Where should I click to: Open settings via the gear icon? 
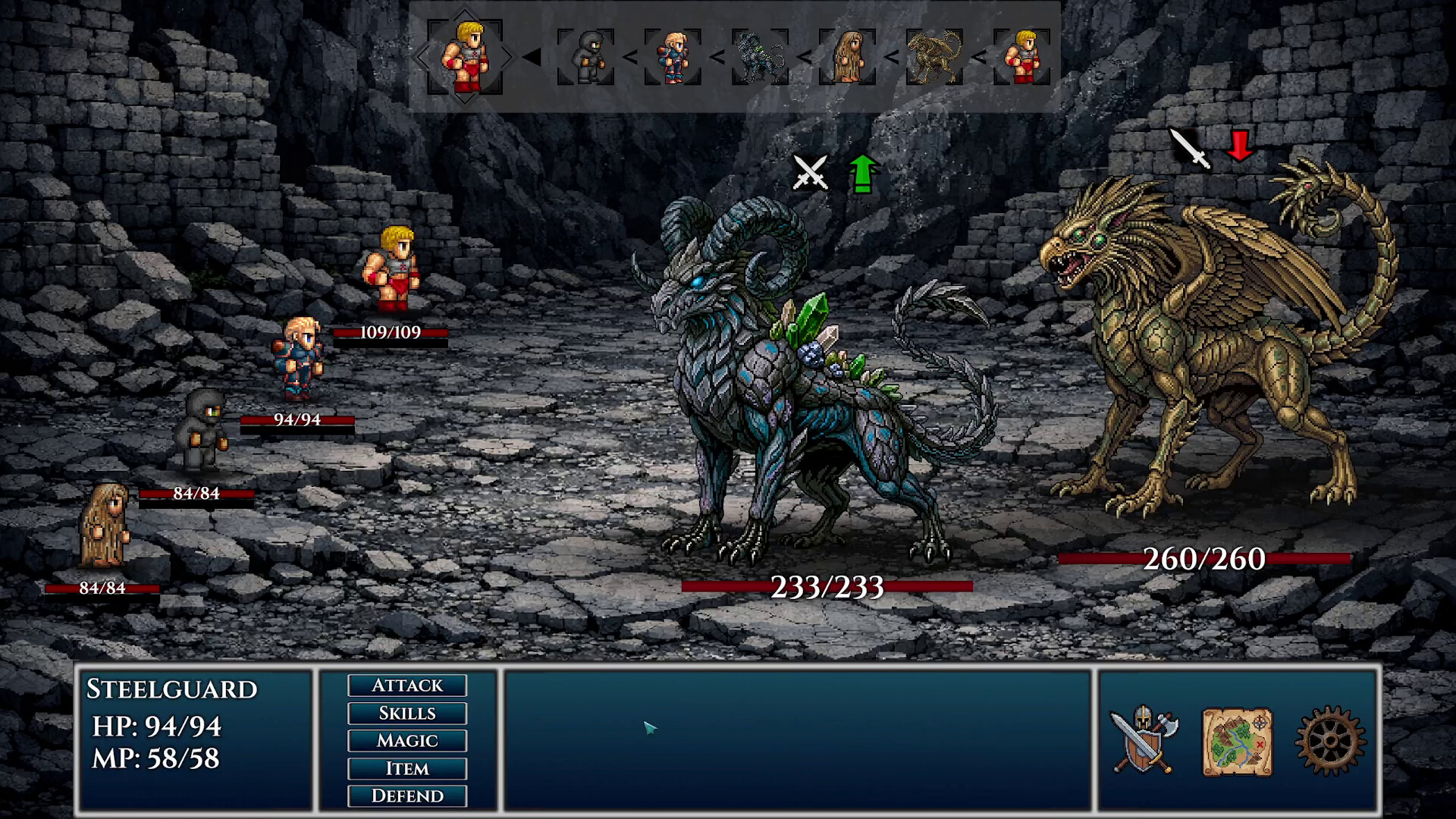coord(1330,742)
